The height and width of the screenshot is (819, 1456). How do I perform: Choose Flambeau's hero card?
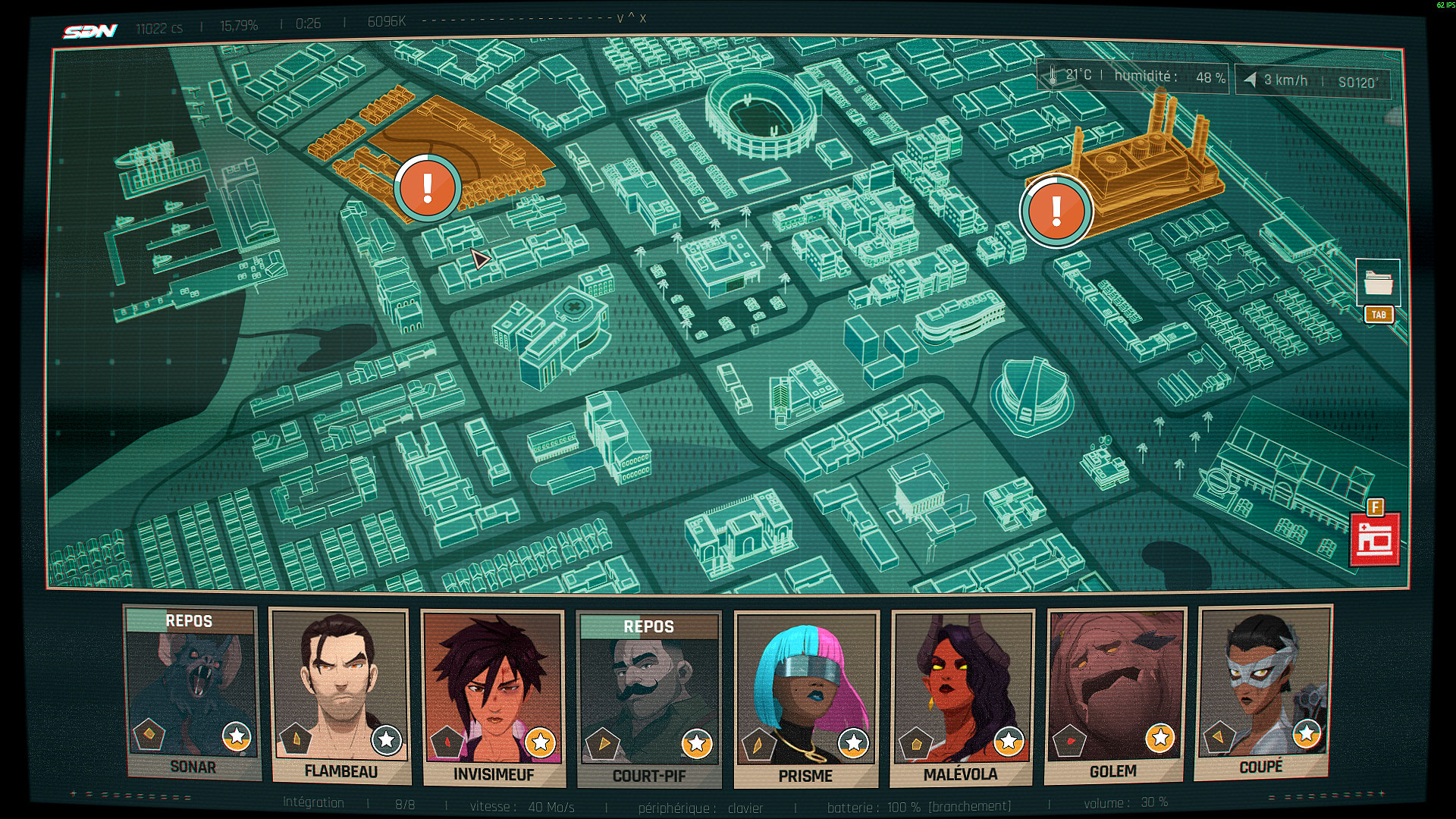coord(340,695)
